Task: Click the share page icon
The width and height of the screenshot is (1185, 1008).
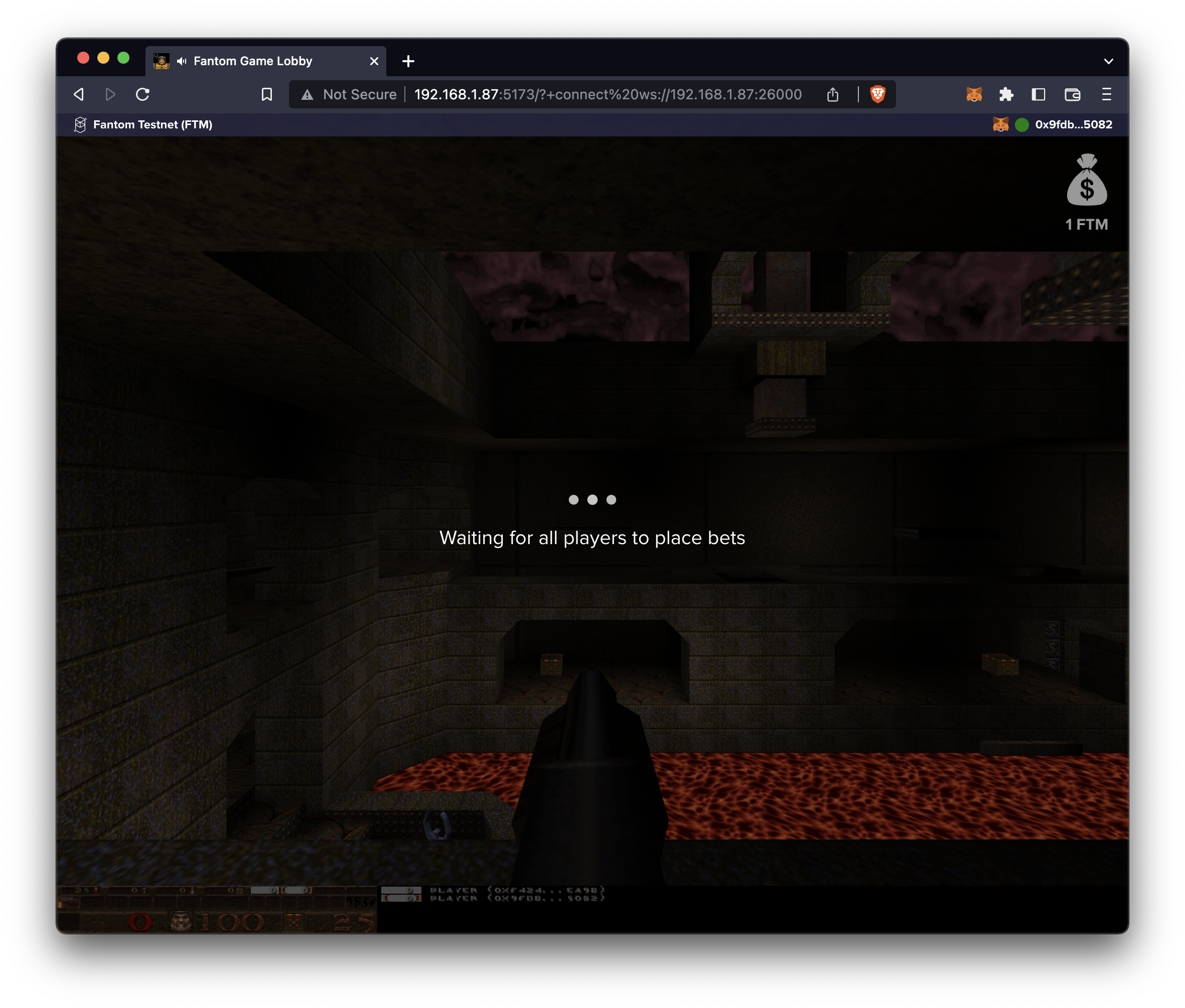Action: click(833, 94)
